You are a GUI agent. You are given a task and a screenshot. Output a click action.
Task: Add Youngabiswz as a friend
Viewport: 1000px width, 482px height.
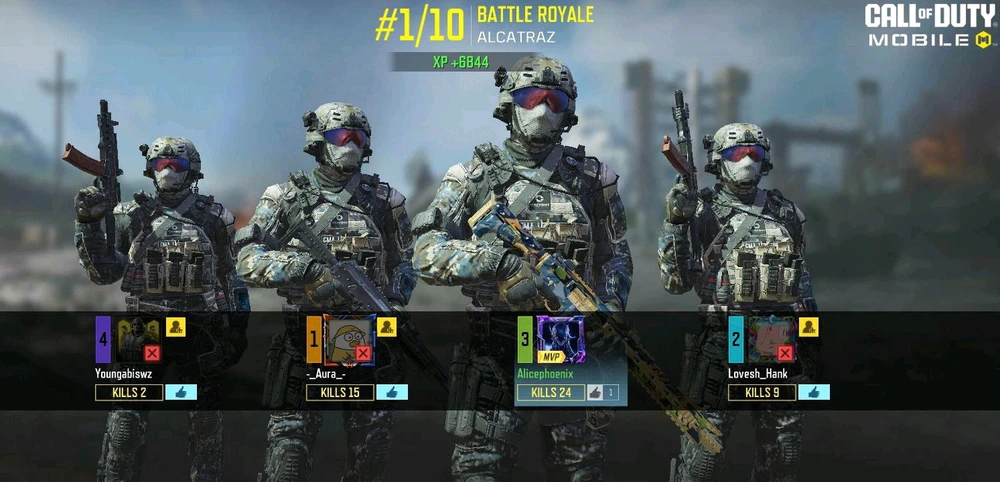tap(176, 327)
